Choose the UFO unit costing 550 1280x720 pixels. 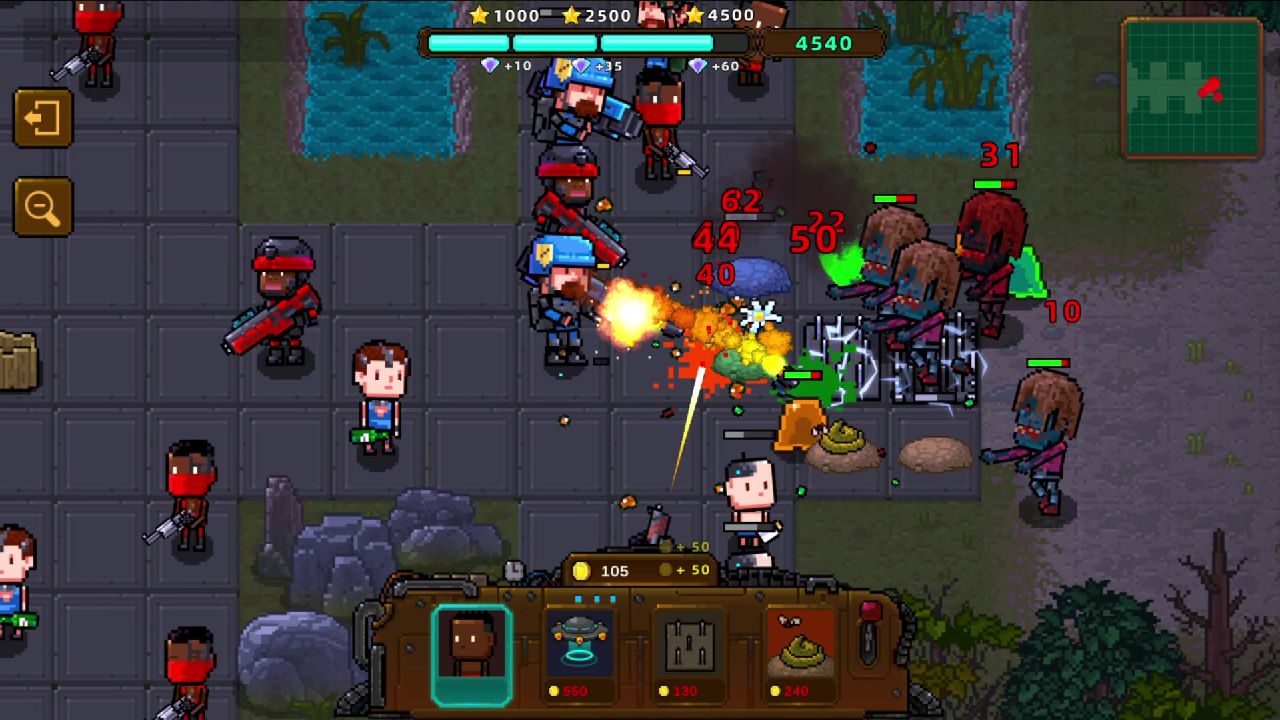coord(580,654)
